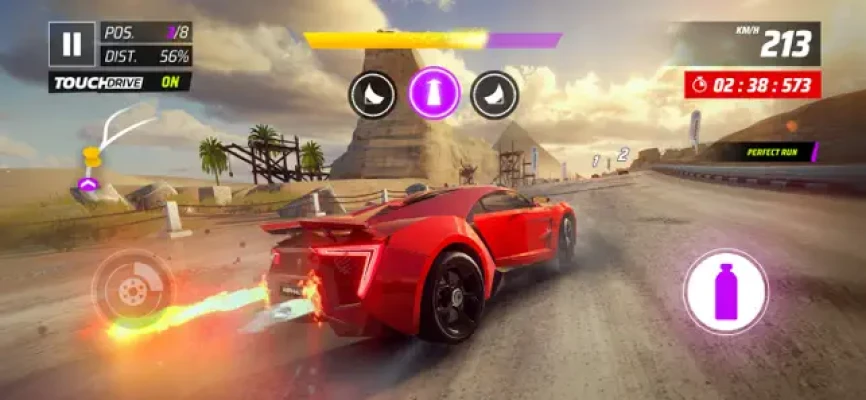Tap the brake drift disc button
The image size is (866, 400).
pyautogui.click(x=132, y=289)
